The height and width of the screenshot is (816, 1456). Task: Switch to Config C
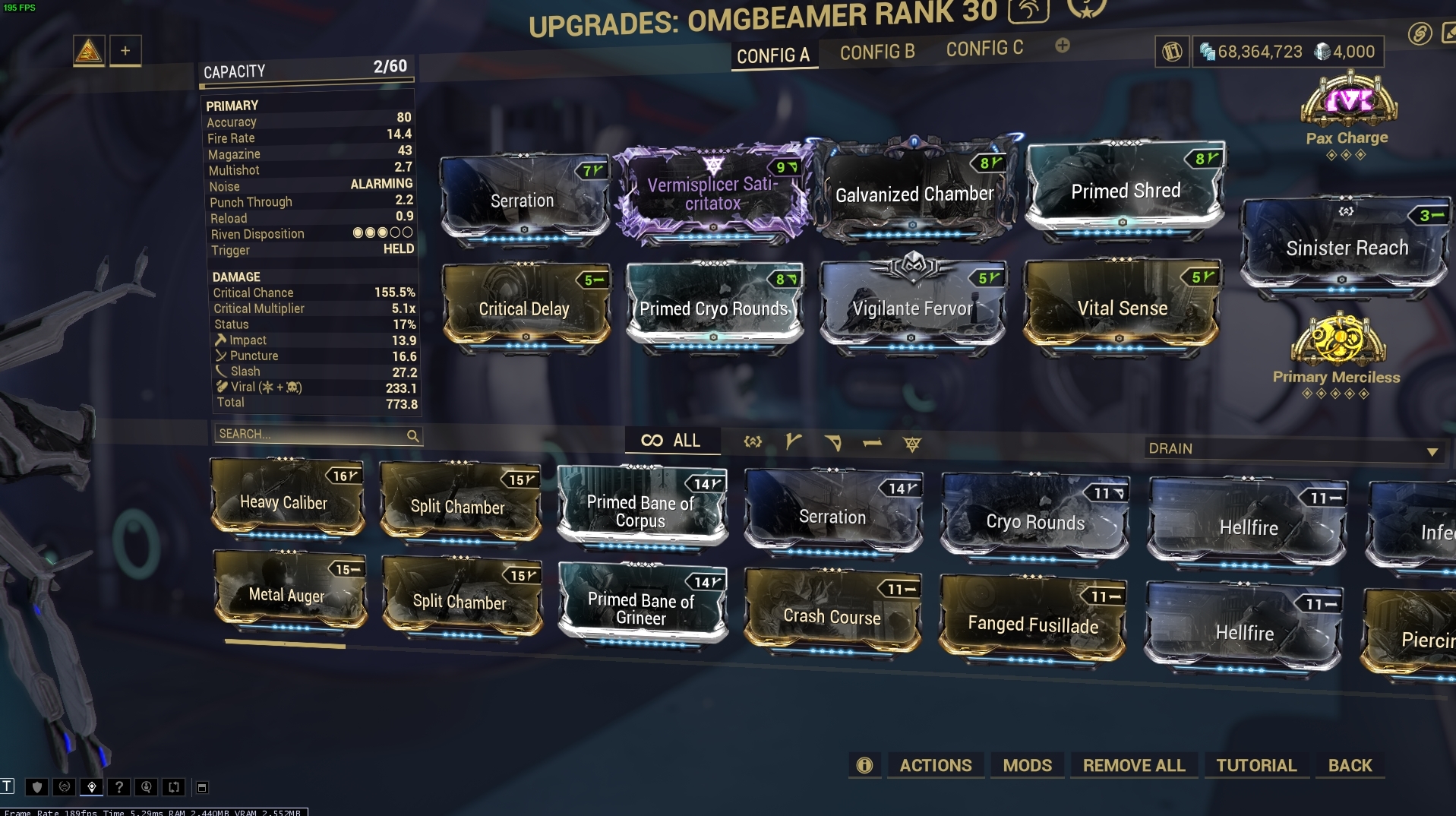984,48
